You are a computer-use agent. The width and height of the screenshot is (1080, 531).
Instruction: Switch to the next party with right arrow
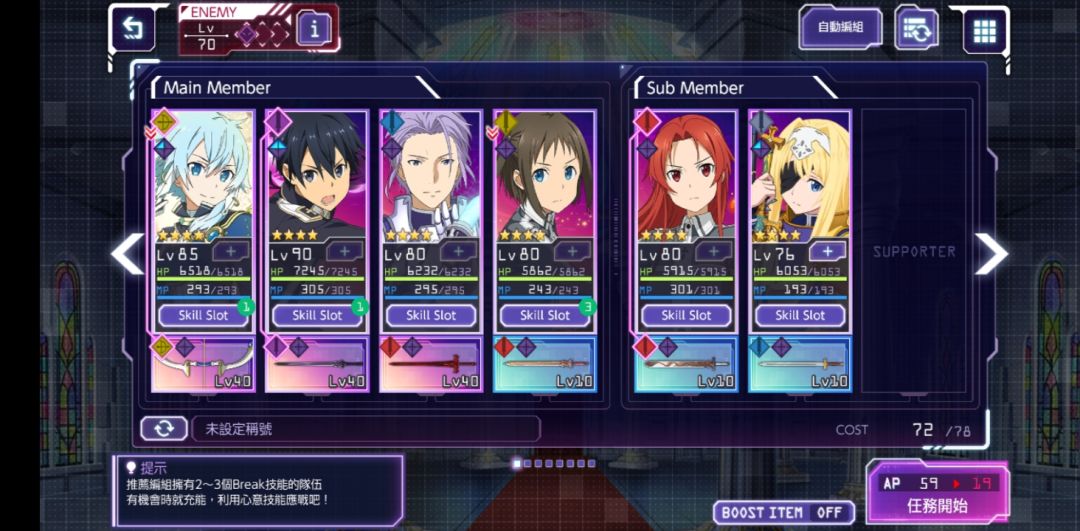(990, 254)
